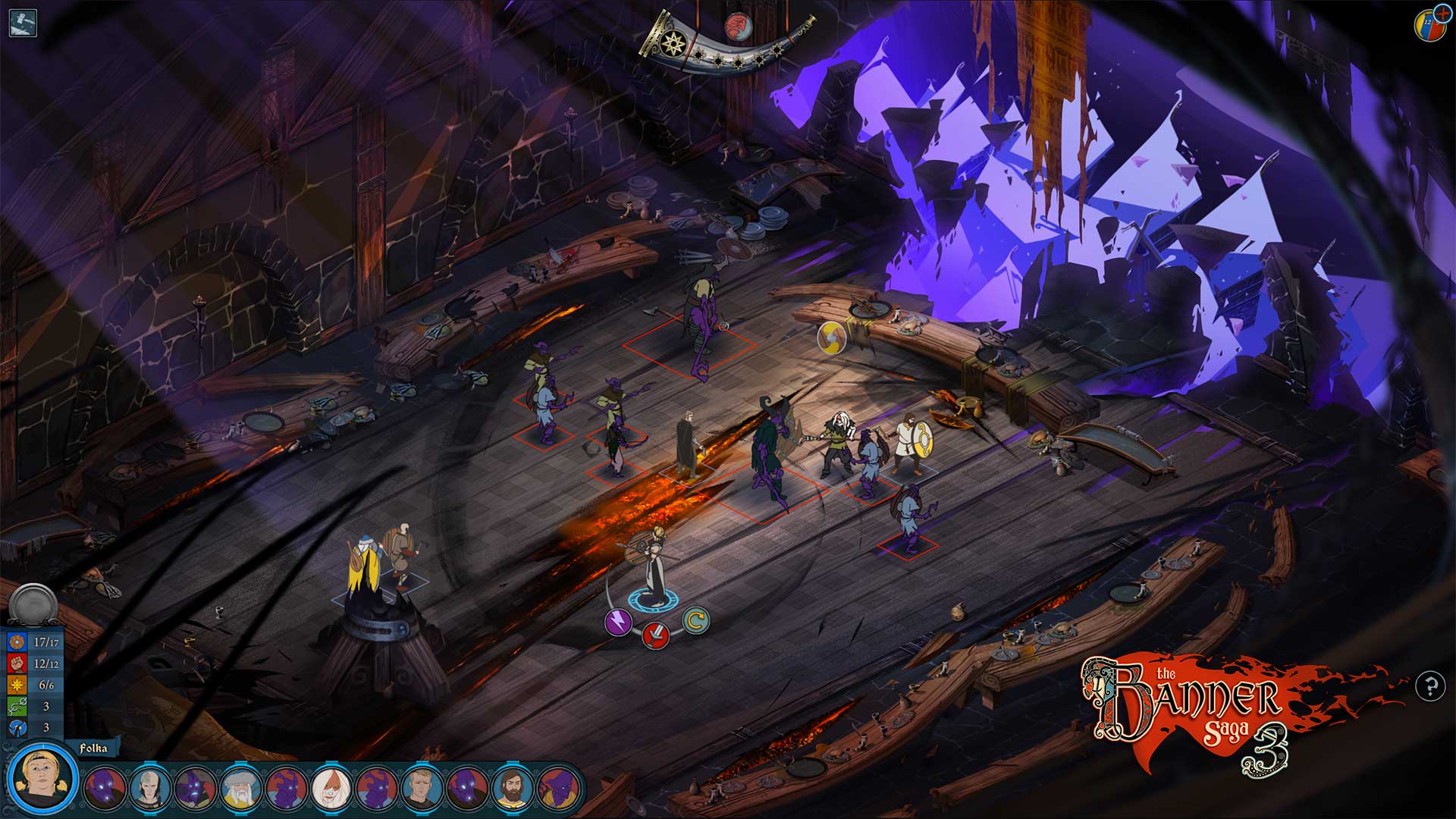Open the menu icon in top-left corner
The height and width of the screenshot is (819, 1456).
click(x=23, y=23)
